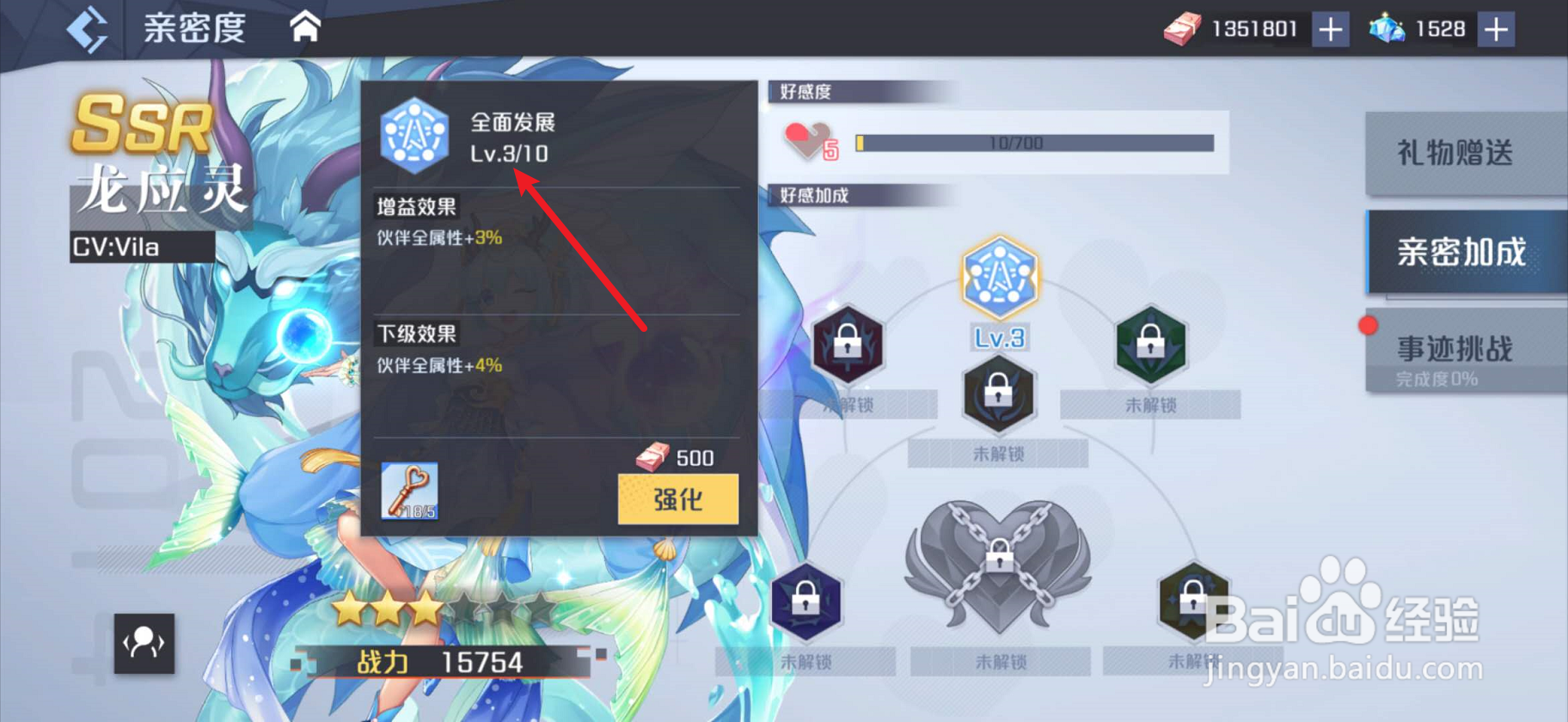Buy diamonds via the + next to 1528

1496,28
